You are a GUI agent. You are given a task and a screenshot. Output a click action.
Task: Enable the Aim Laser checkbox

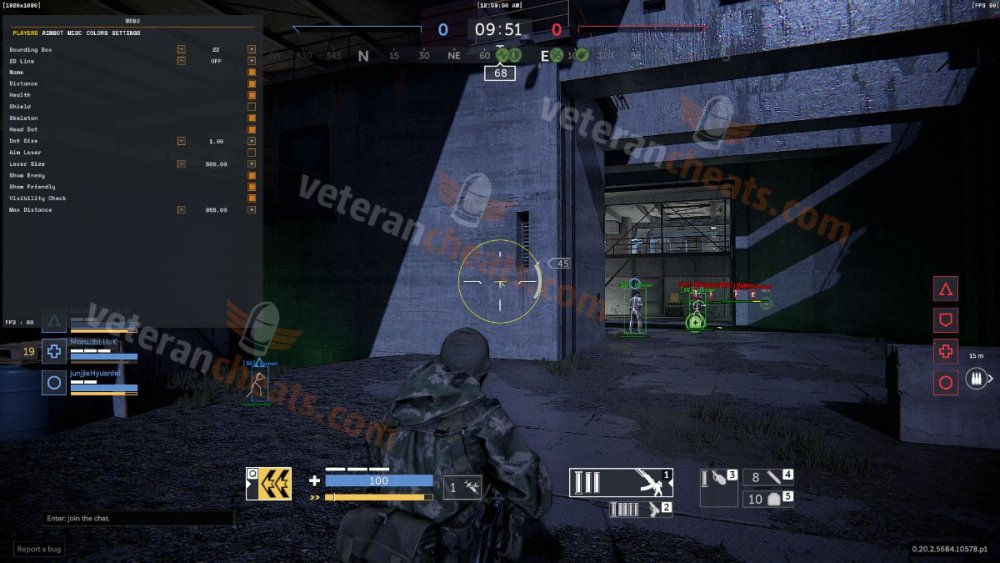click(251, 152)
